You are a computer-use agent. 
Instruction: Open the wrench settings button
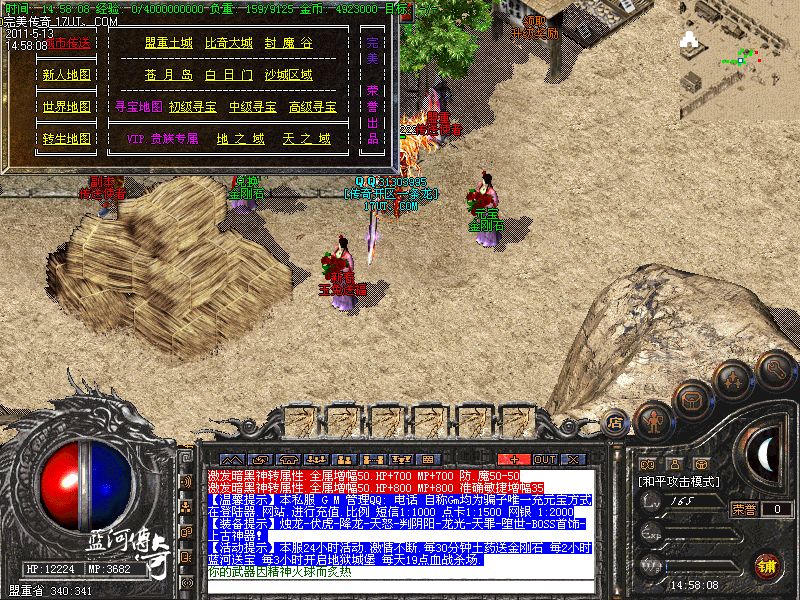(x=776, y=370)
